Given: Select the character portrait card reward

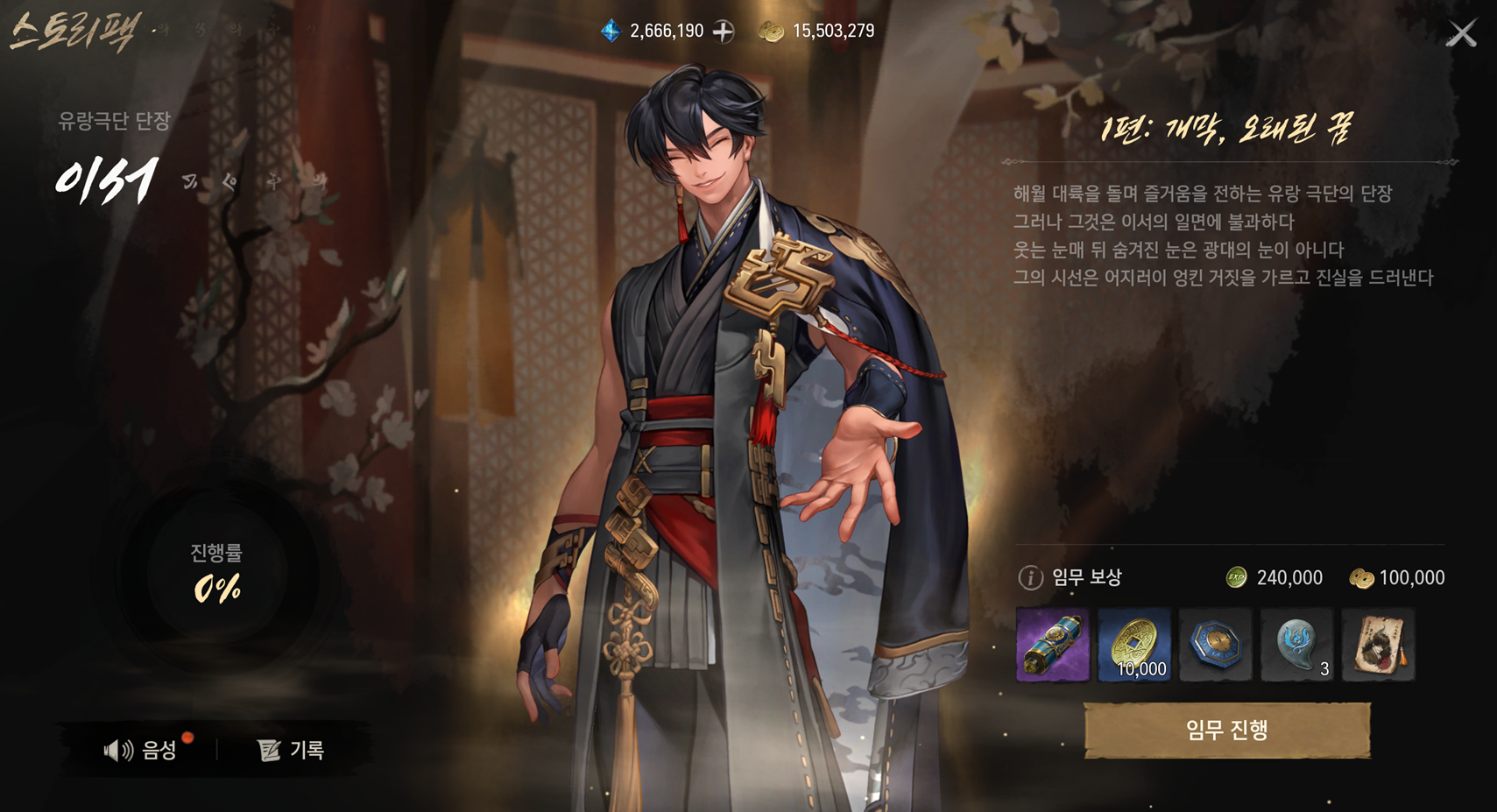Looking at the screenshot, I should tap(1378, 646).
